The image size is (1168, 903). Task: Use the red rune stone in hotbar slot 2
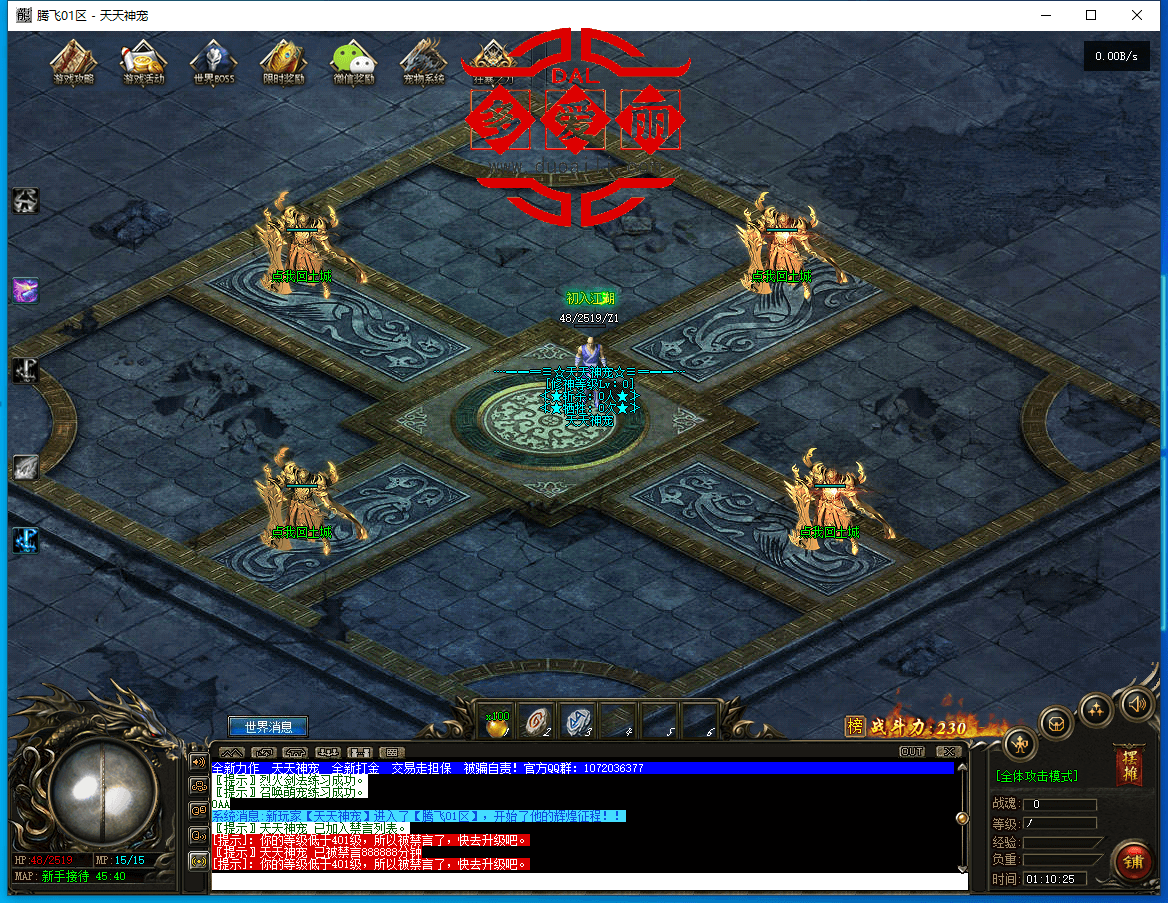click(538, 721)
